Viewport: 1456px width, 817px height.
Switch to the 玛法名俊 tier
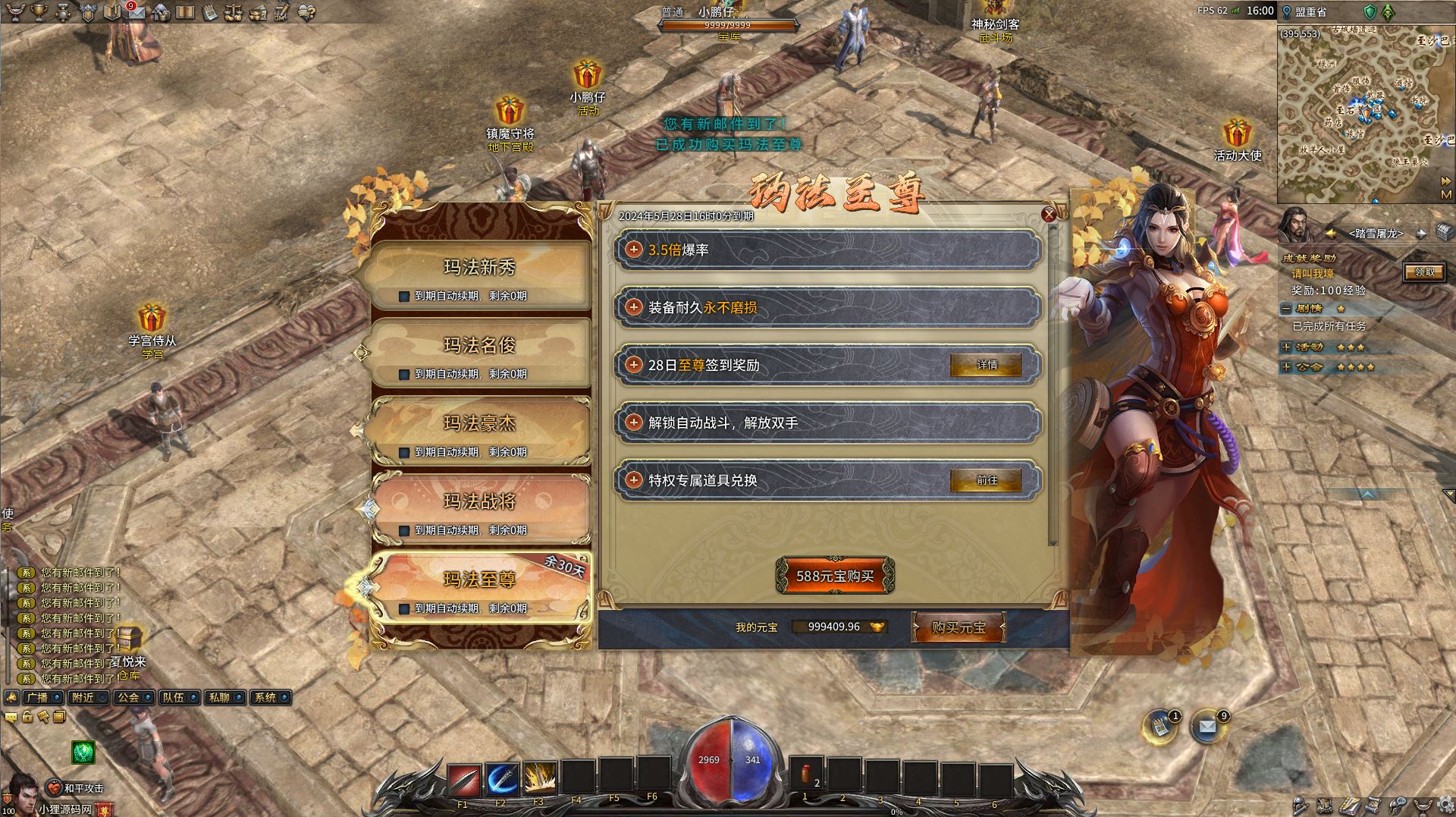pos(479,346)
